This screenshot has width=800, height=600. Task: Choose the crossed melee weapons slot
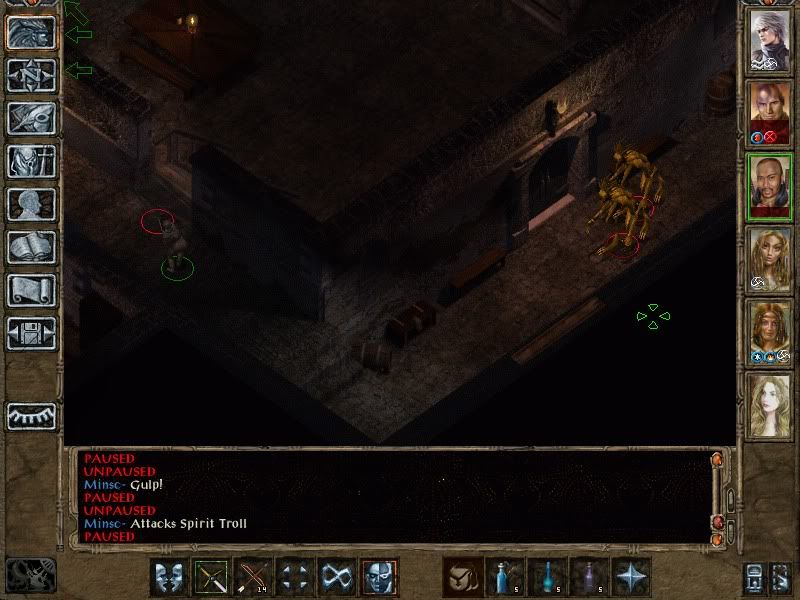211,577
